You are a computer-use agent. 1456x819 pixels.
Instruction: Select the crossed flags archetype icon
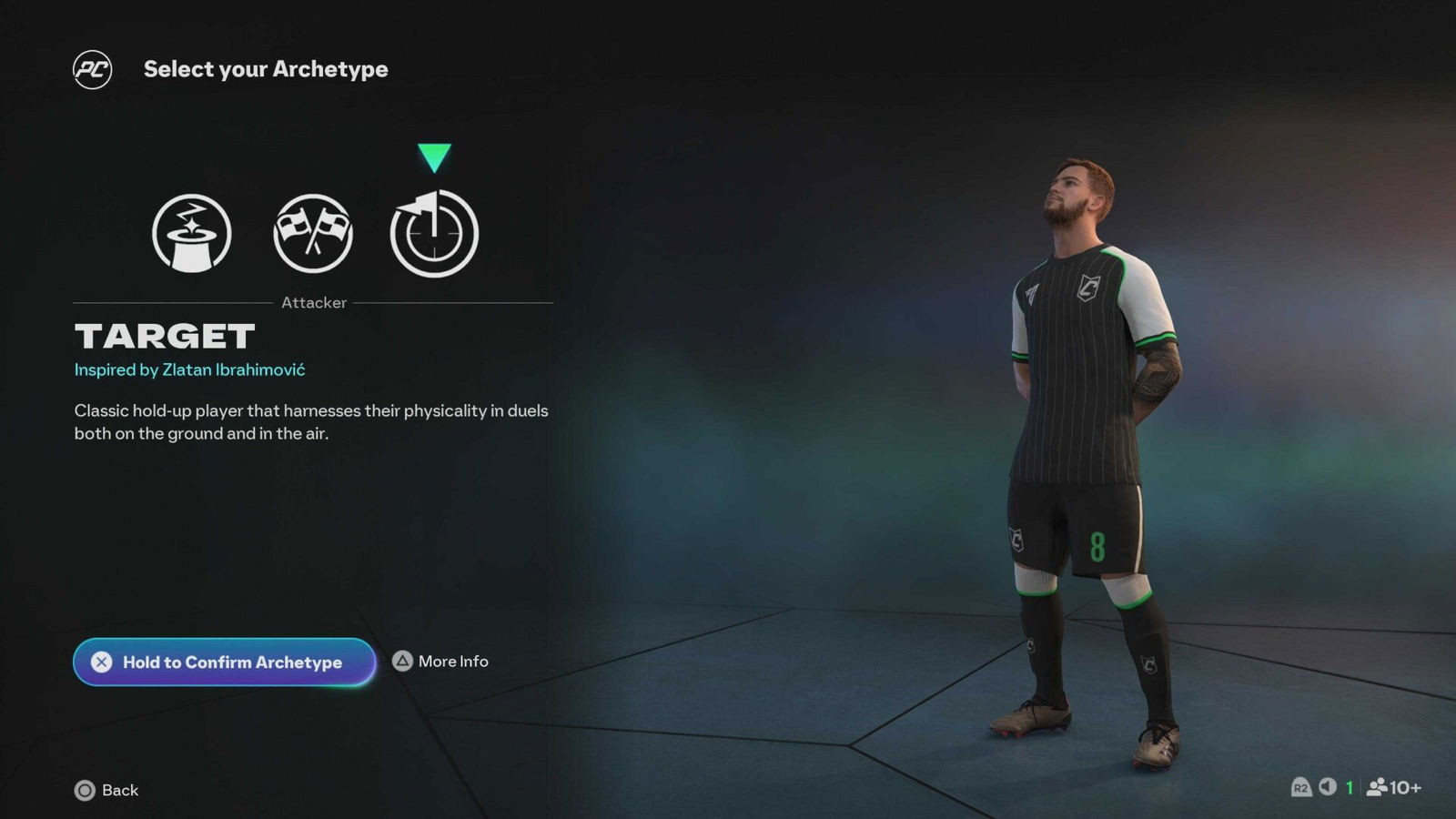coord(313,232)
